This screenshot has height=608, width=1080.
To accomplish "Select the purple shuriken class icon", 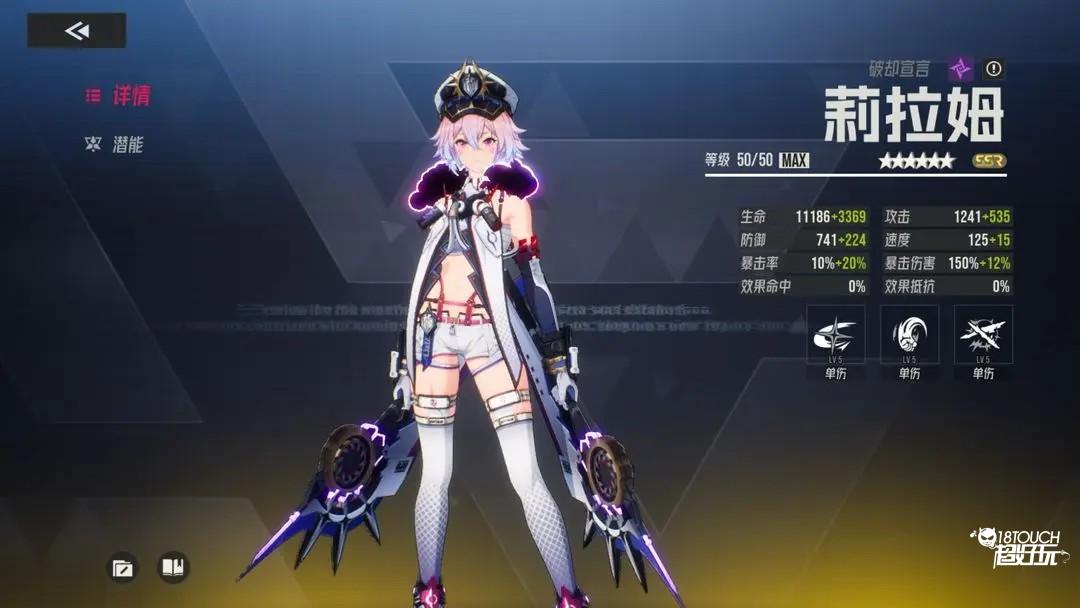I will pyautogui.click(x=961, y=69).
